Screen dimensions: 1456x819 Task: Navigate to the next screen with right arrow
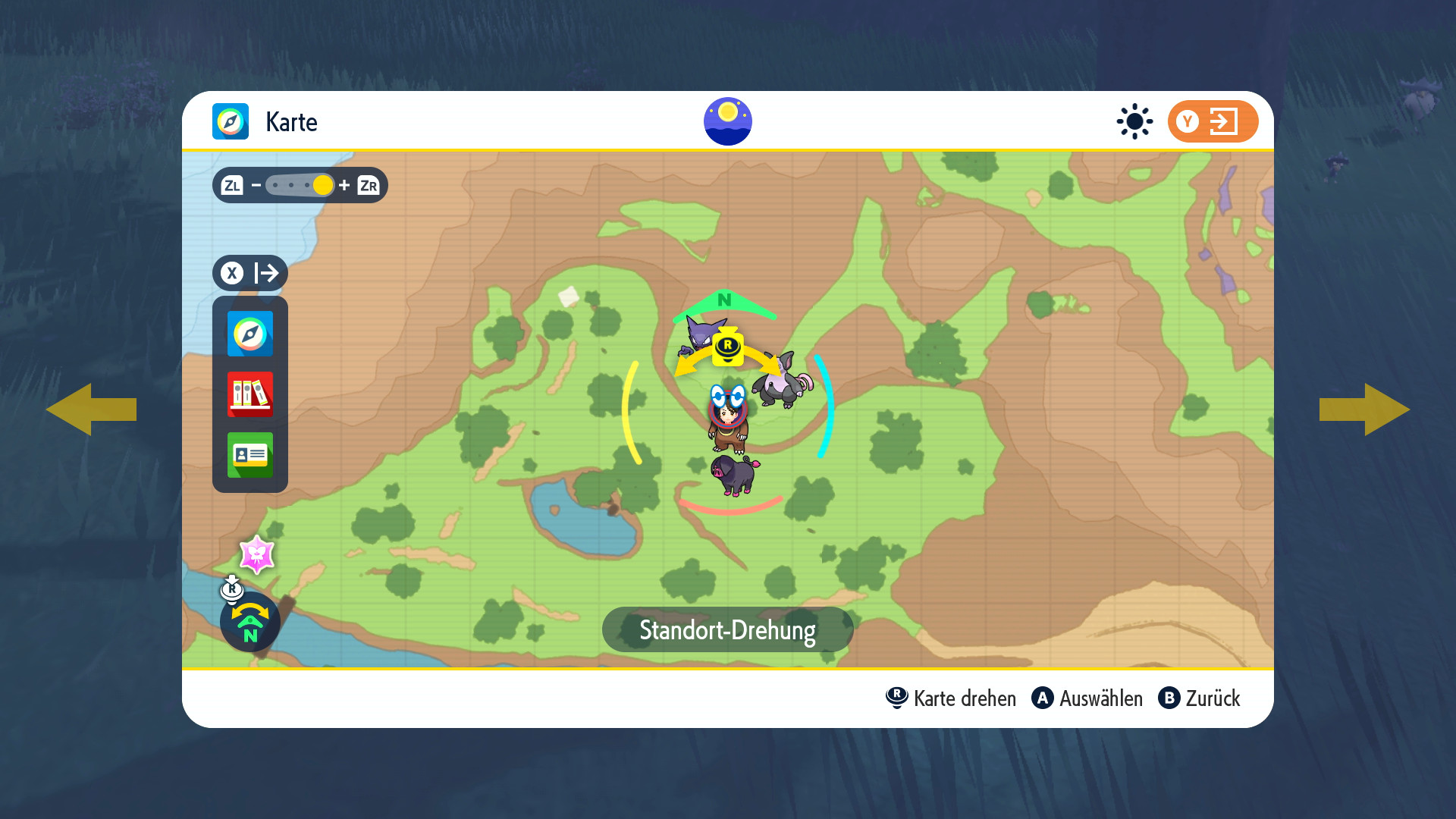1365,409
